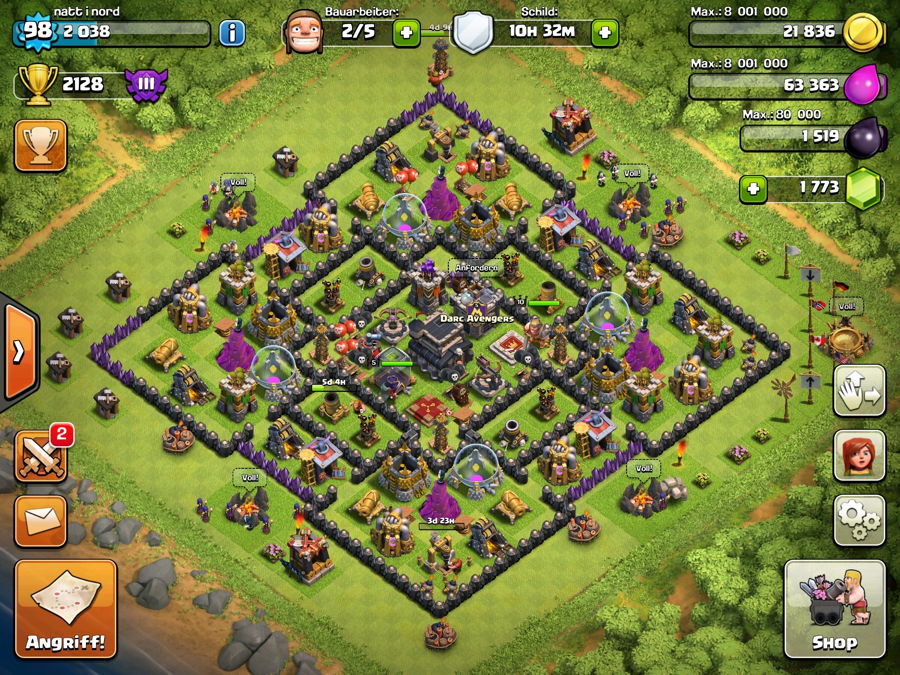Open the Settings gears button
This screenshot has width=900, height=675.
(859, 516)
